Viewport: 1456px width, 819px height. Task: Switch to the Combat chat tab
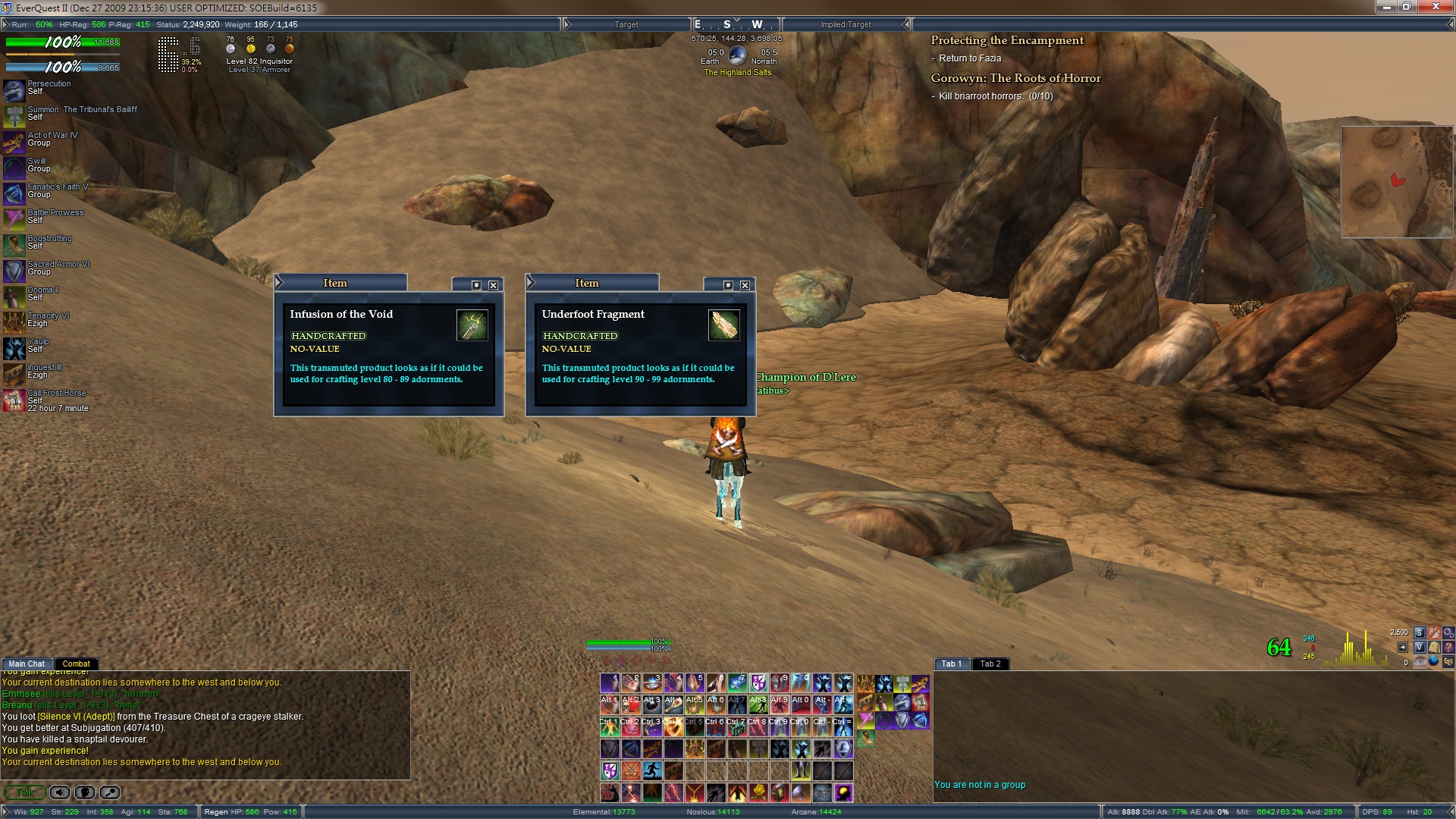tap(76, 664)
